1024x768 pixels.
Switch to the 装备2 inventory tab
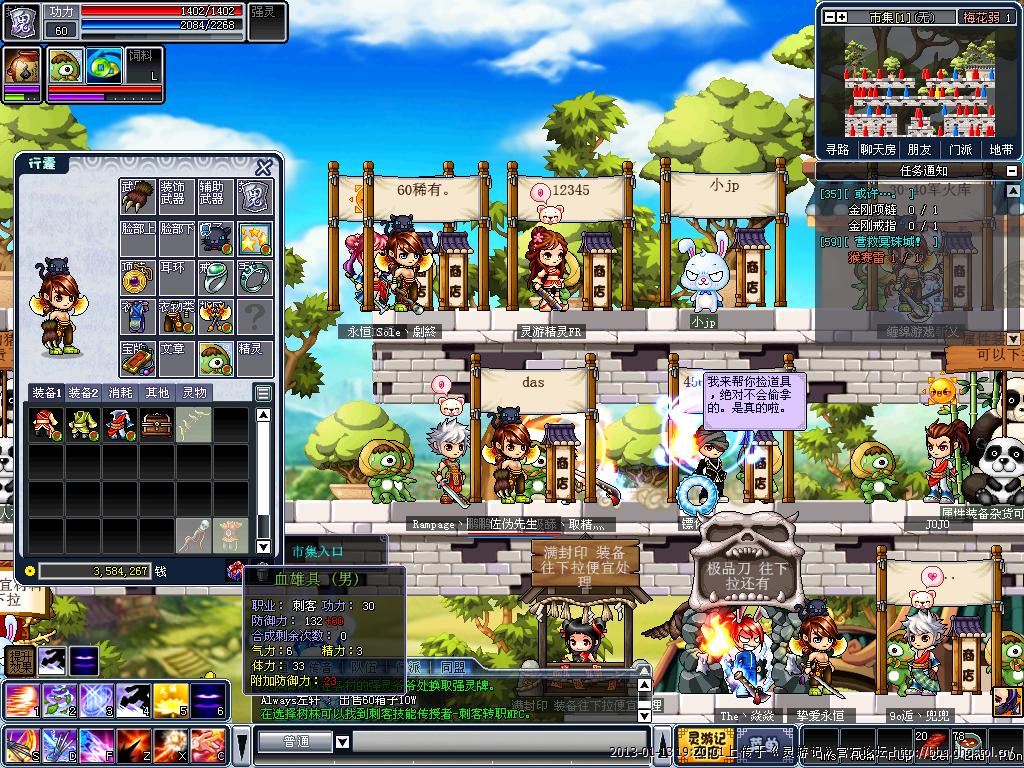(84, 393)
